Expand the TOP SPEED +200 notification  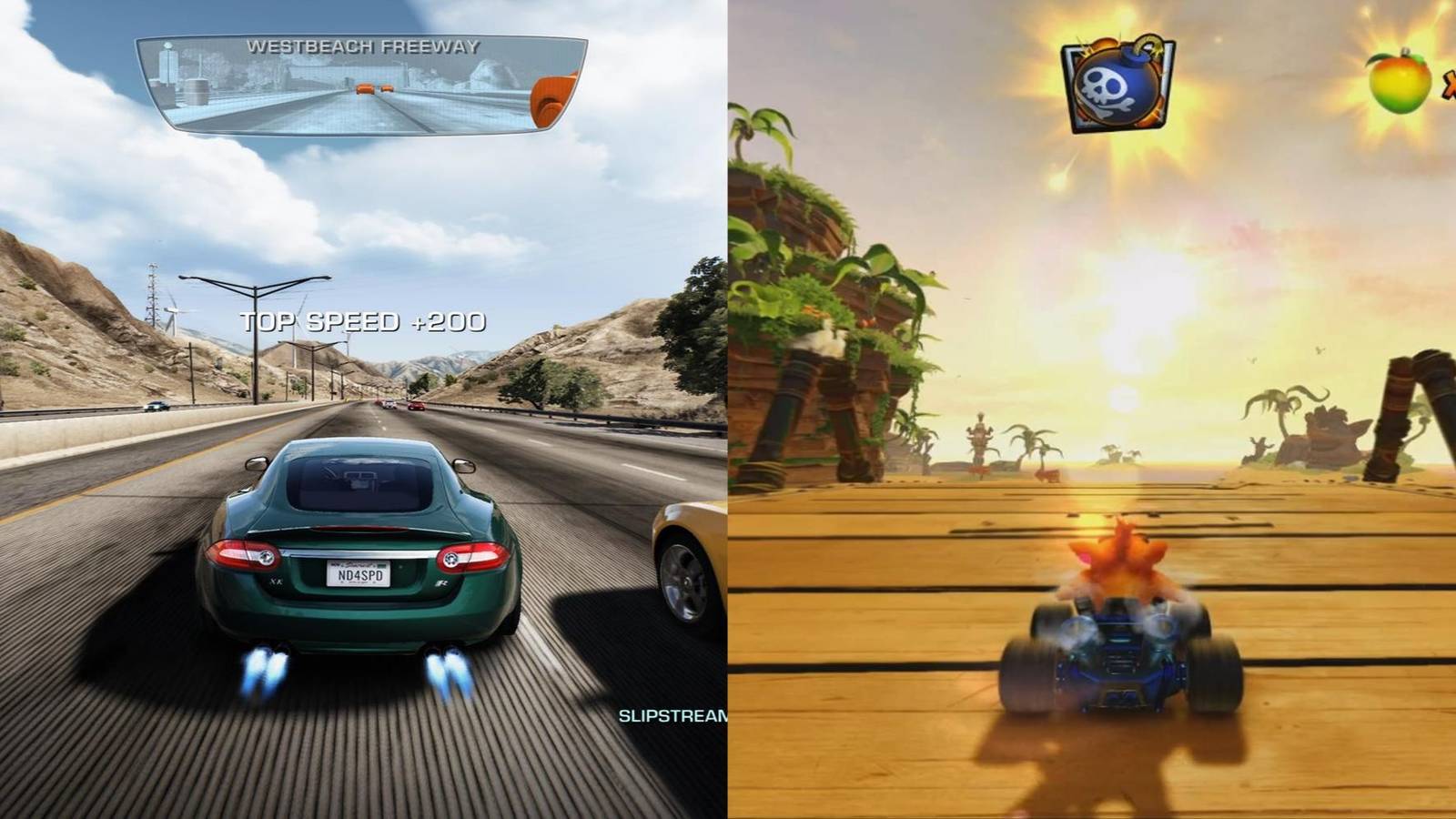(x=362, y=320)
